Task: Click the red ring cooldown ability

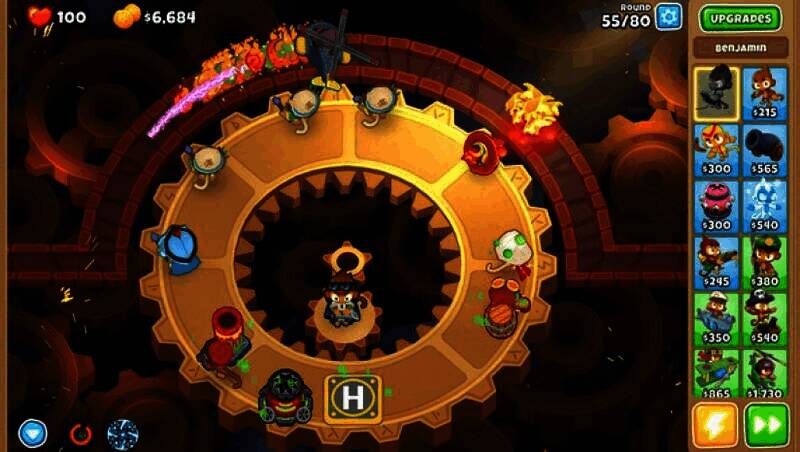Action: [80, 435]
